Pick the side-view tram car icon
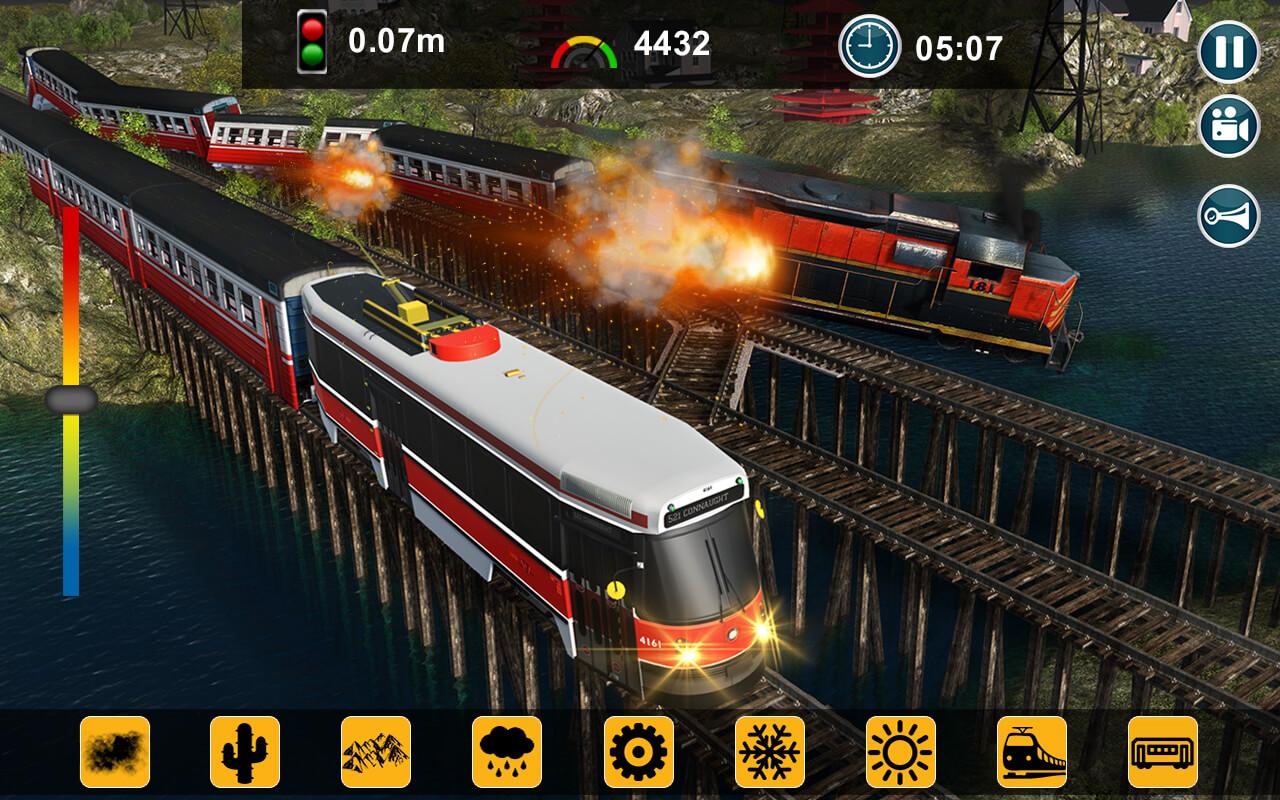Image resolution: width=1280 pixels, height=800 pixels. coord(1163,751)
